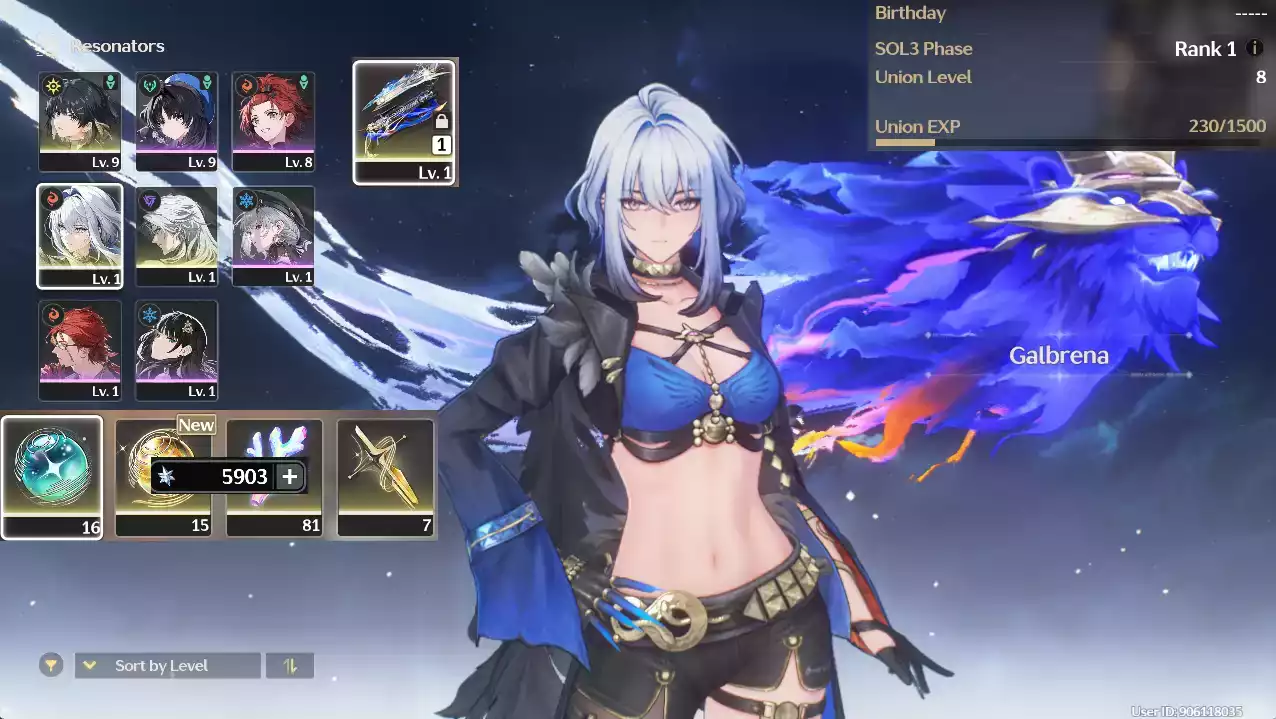1276x719 pixels.
Task: Choose the resonator wearing a blue beret
Action: click(177, 120)
